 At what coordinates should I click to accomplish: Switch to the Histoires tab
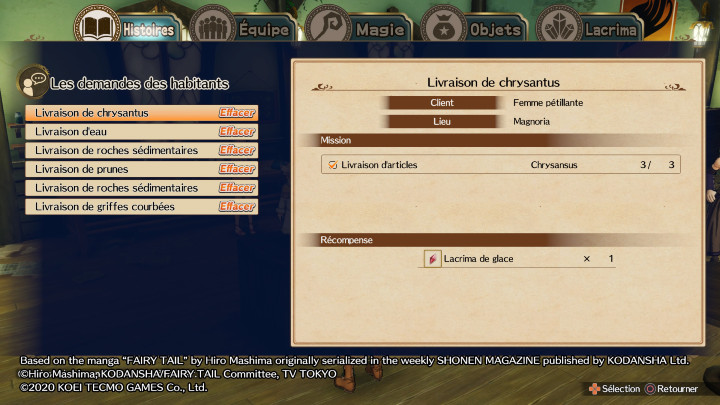[126, 28]
